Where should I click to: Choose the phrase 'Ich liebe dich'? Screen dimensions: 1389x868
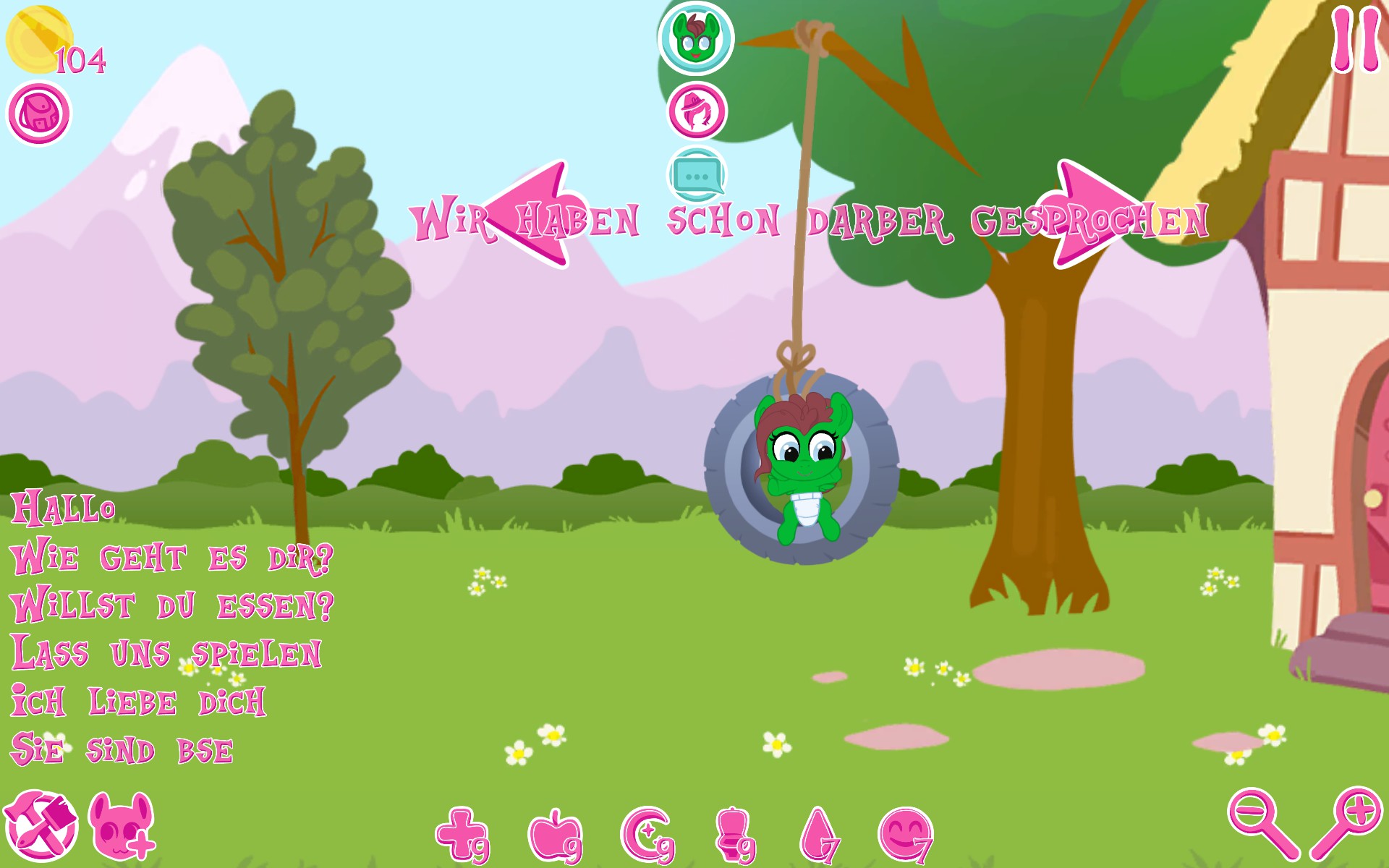(137, 698)
